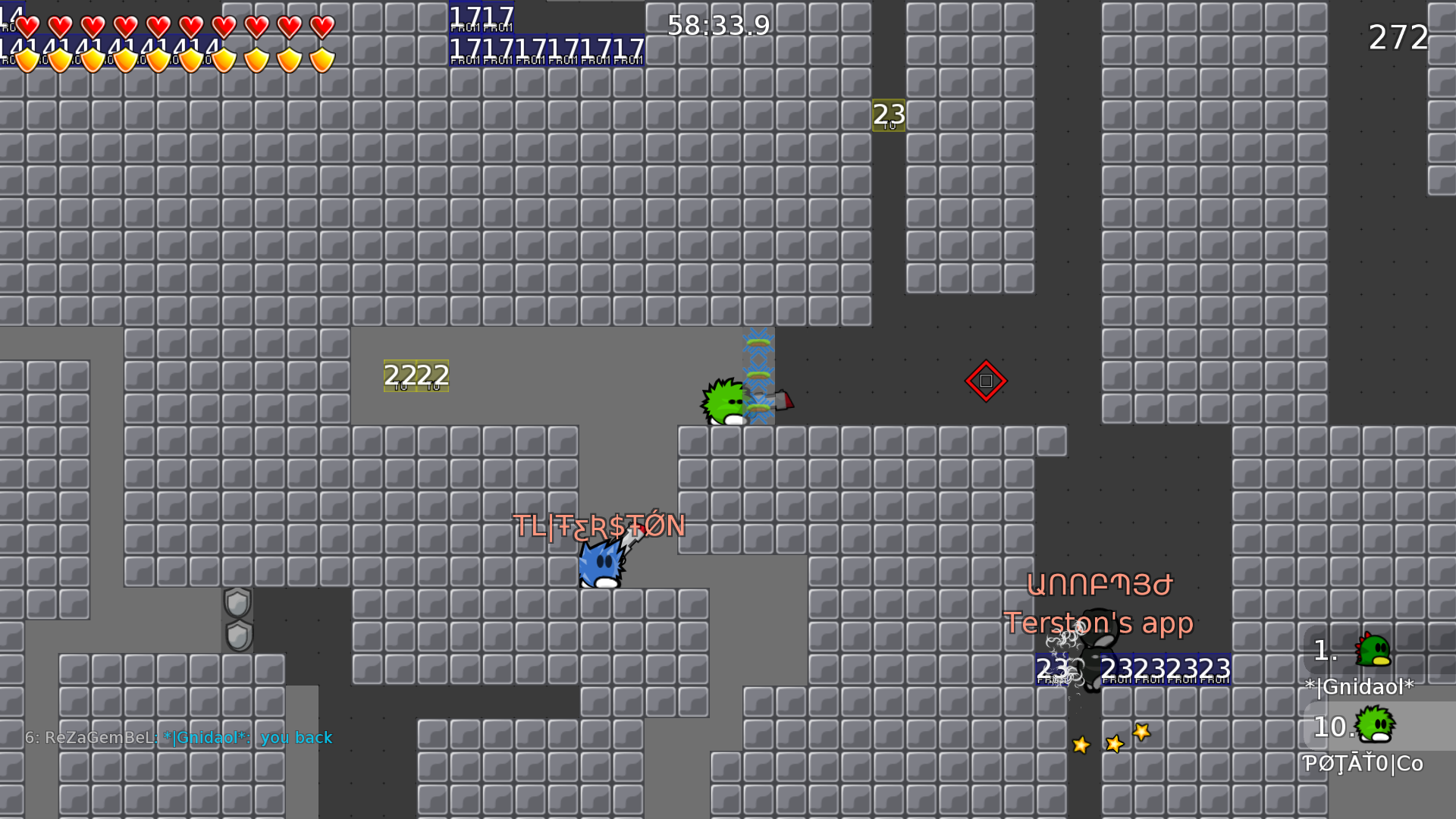Click the first red heart in the health bar
This screenshot has width=1456, height=819.
click(x=29, y=25)
